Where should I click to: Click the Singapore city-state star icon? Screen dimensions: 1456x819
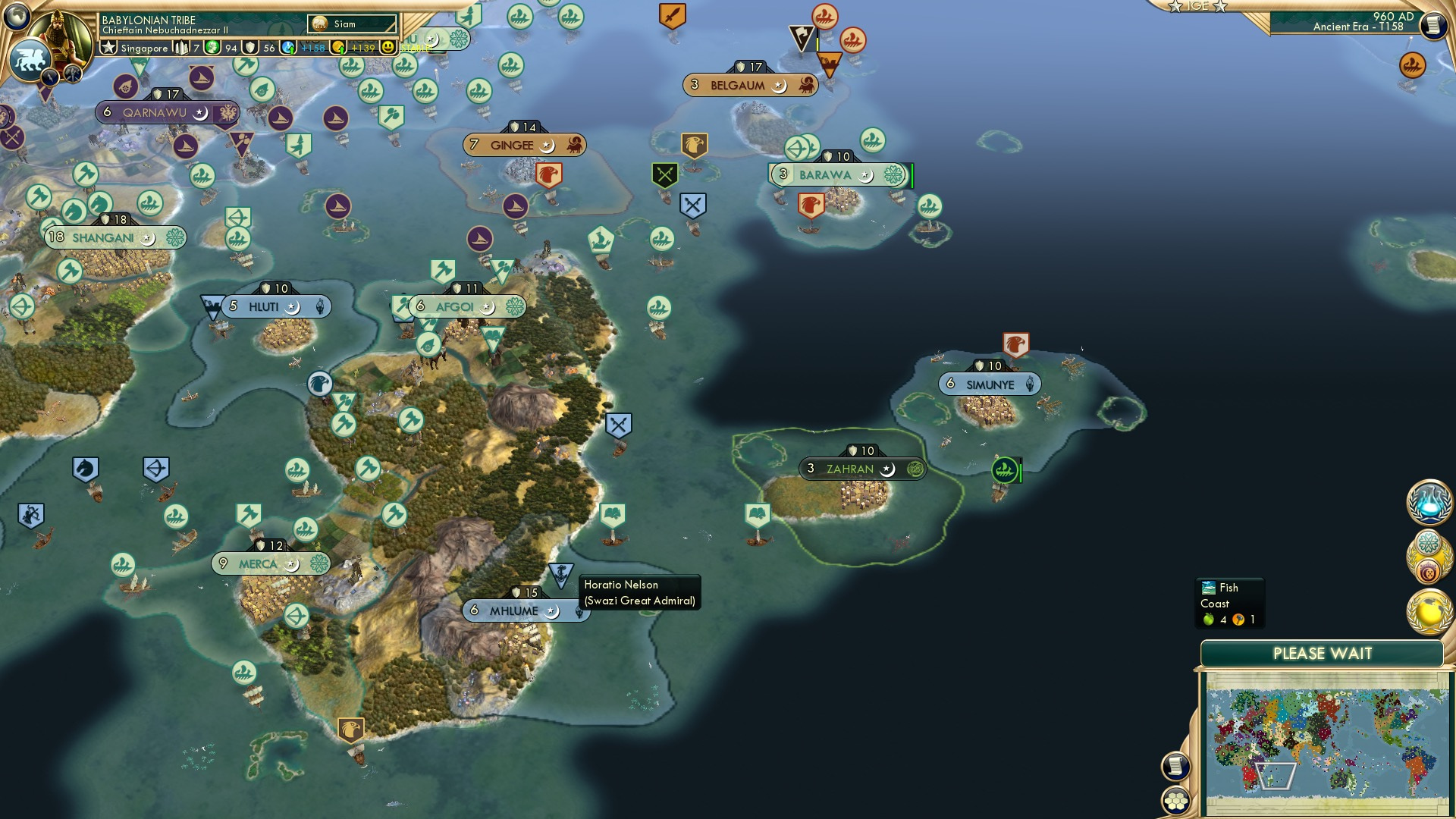[110, 48]
